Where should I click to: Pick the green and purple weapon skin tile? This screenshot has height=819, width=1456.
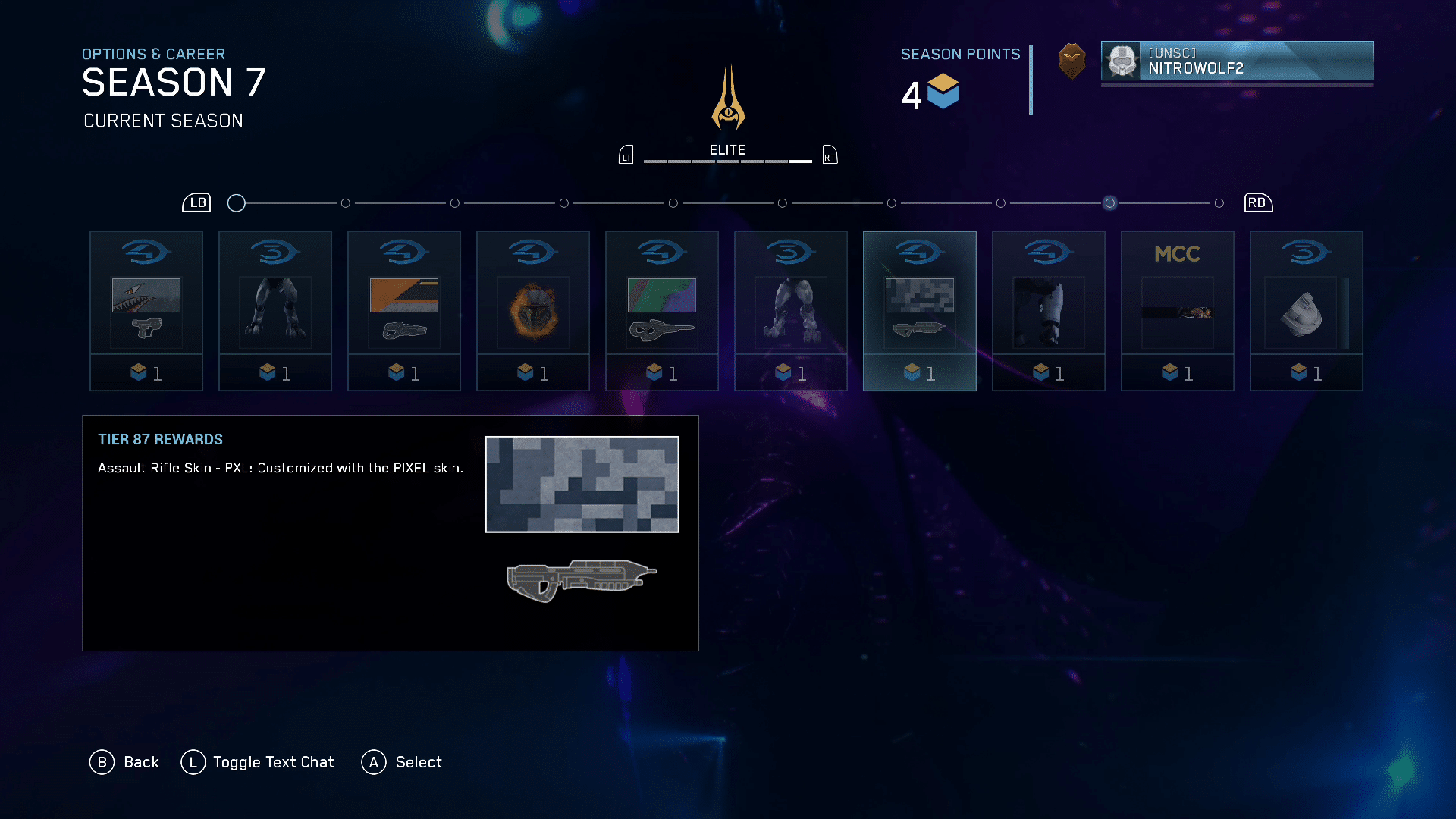coord(662,310)
